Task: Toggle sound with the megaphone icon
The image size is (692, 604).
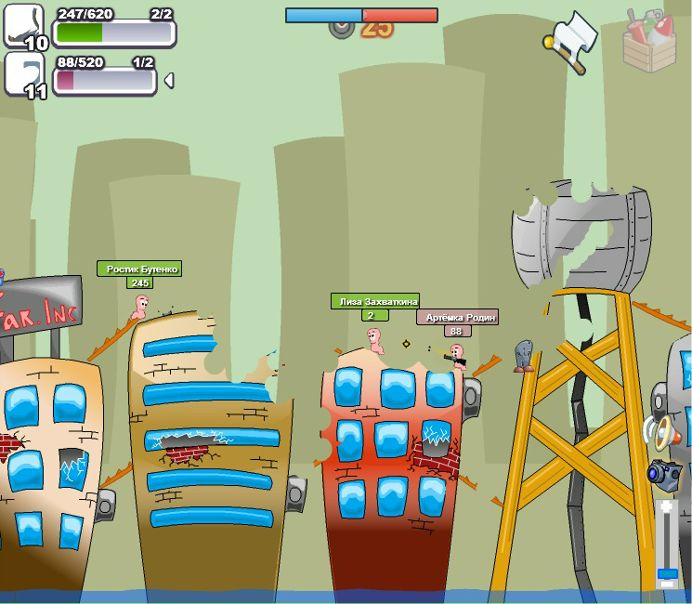Action: pos(665,432)
